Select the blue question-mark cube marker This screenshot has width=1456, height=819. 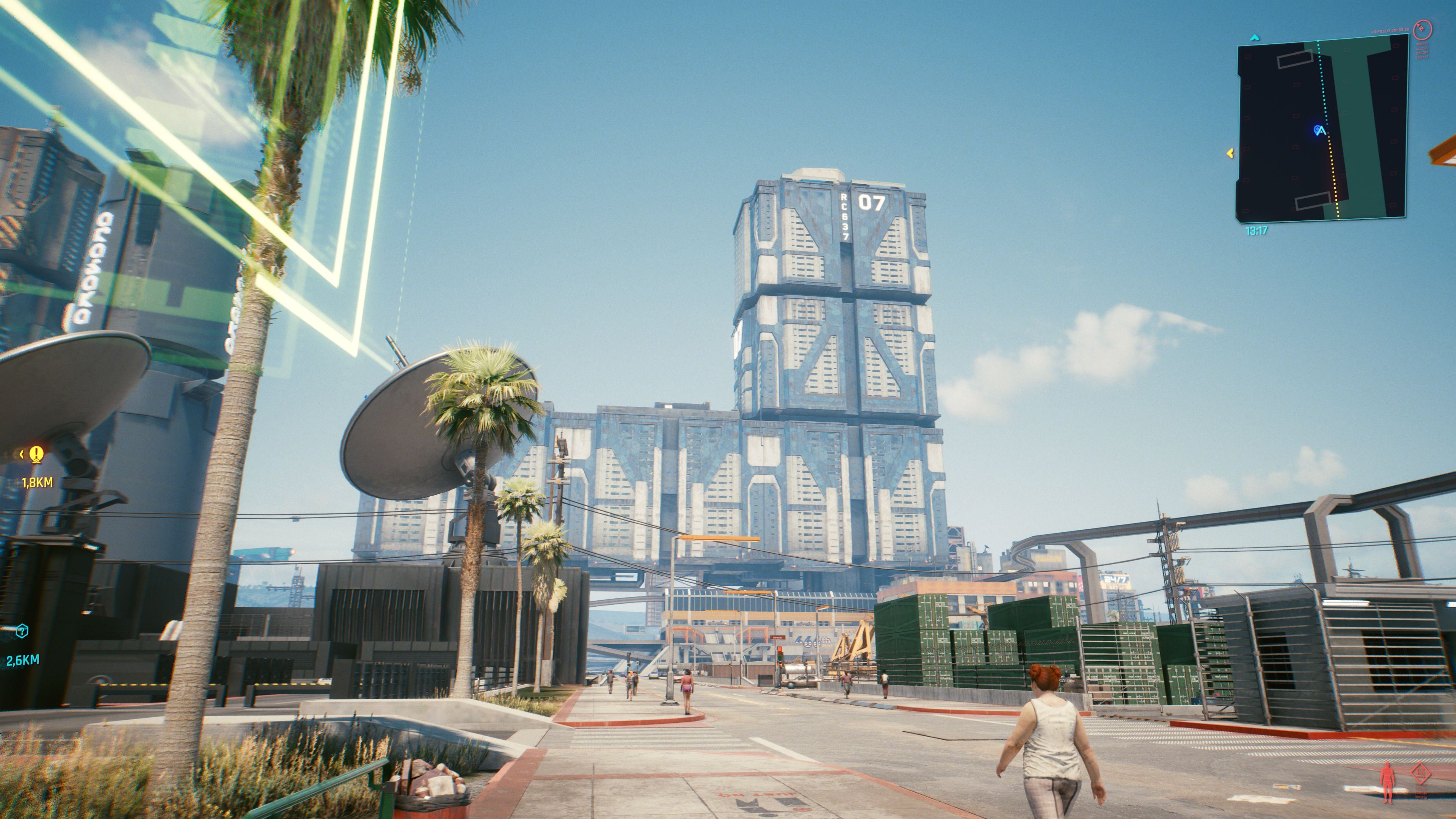[x=22, y=631]
